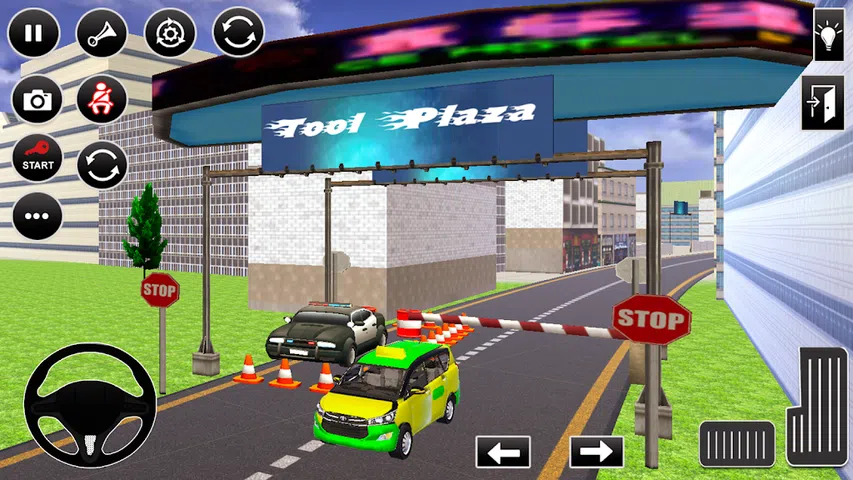853x480 pixels.
Task: Toggle the red seatbelt icon
Action: click(x=101, y=100)
